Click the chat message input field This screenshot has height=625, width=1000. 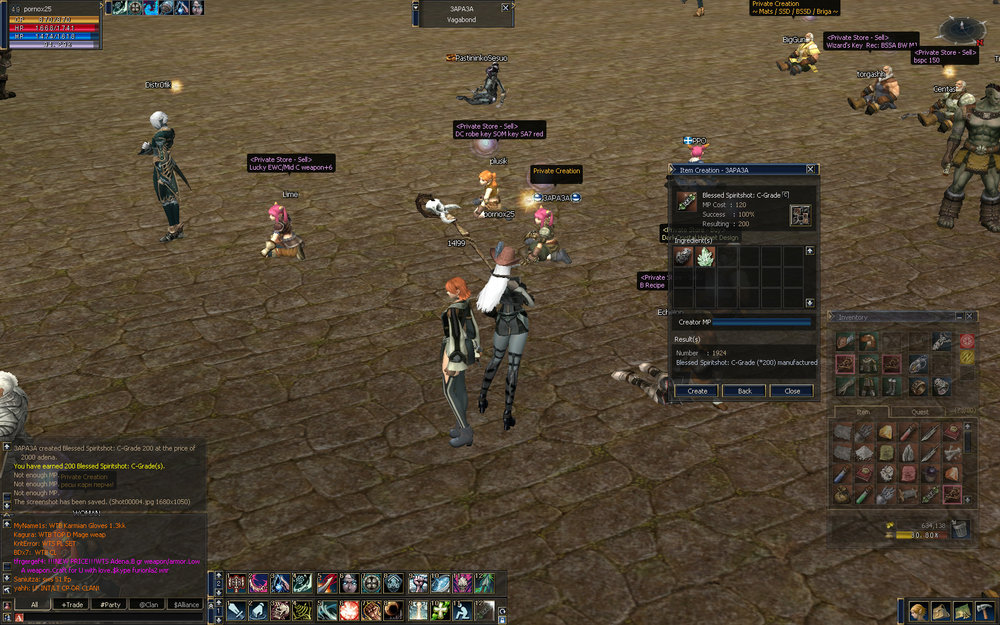point(110,618)
